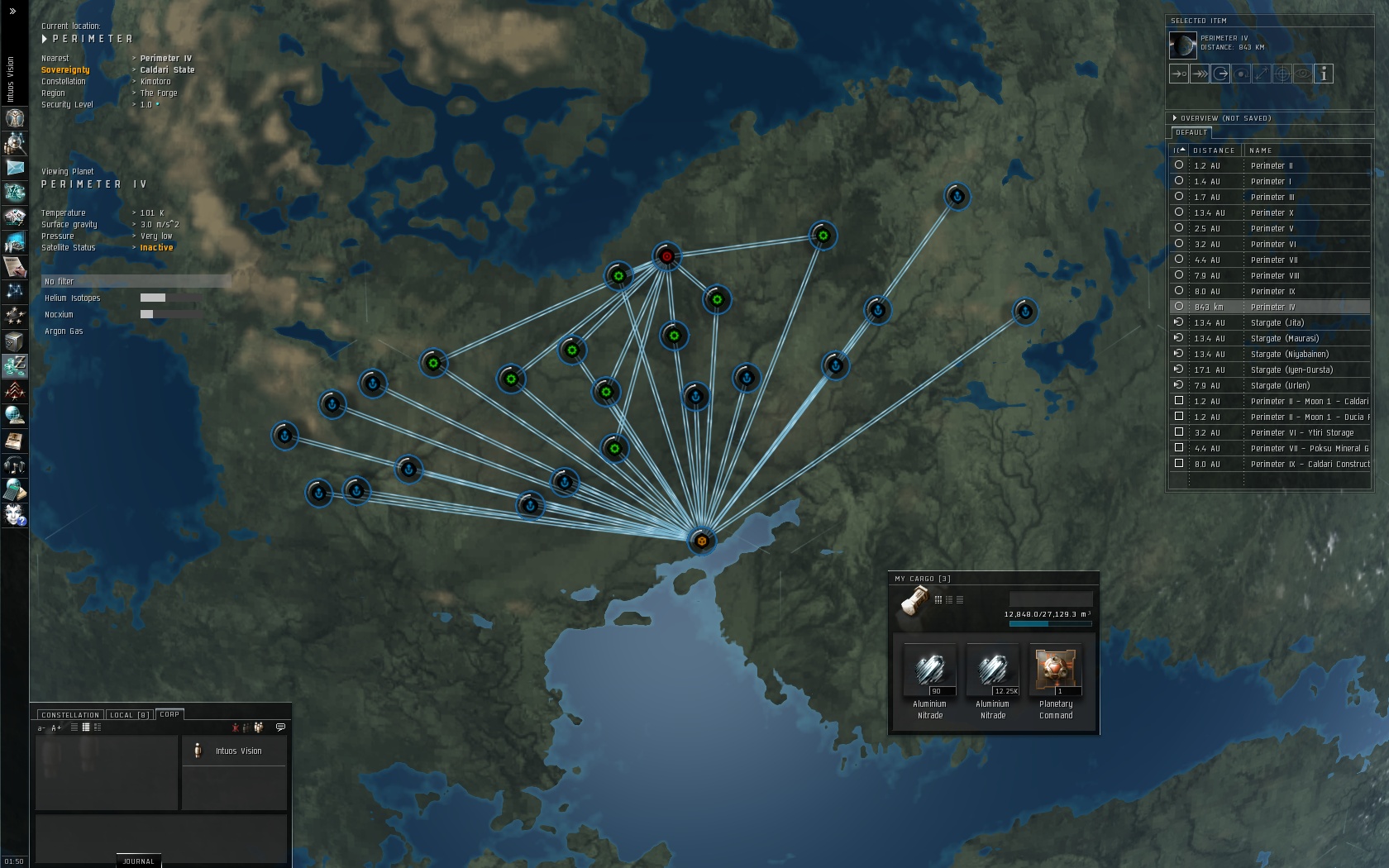Toggle the checkbox beside Perimeter VI - Ytiri Storage
Image resolution: width=1389 pixels, height=868 pixels.
coord(1178,432)
